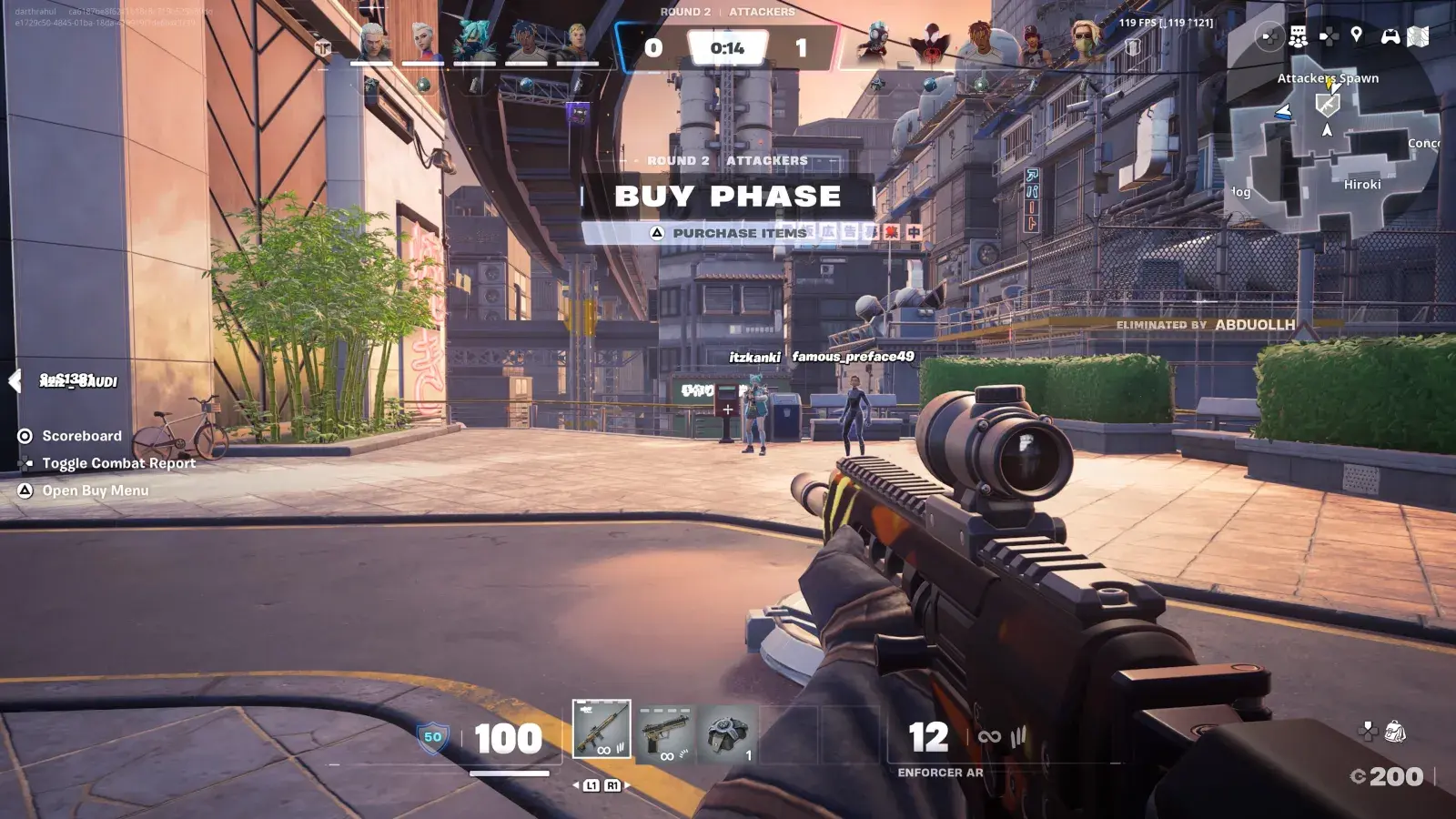Click the right arrow next to the R1 prompt
Viewport: 1456px width, 819px height.
(x=628, y=784)
